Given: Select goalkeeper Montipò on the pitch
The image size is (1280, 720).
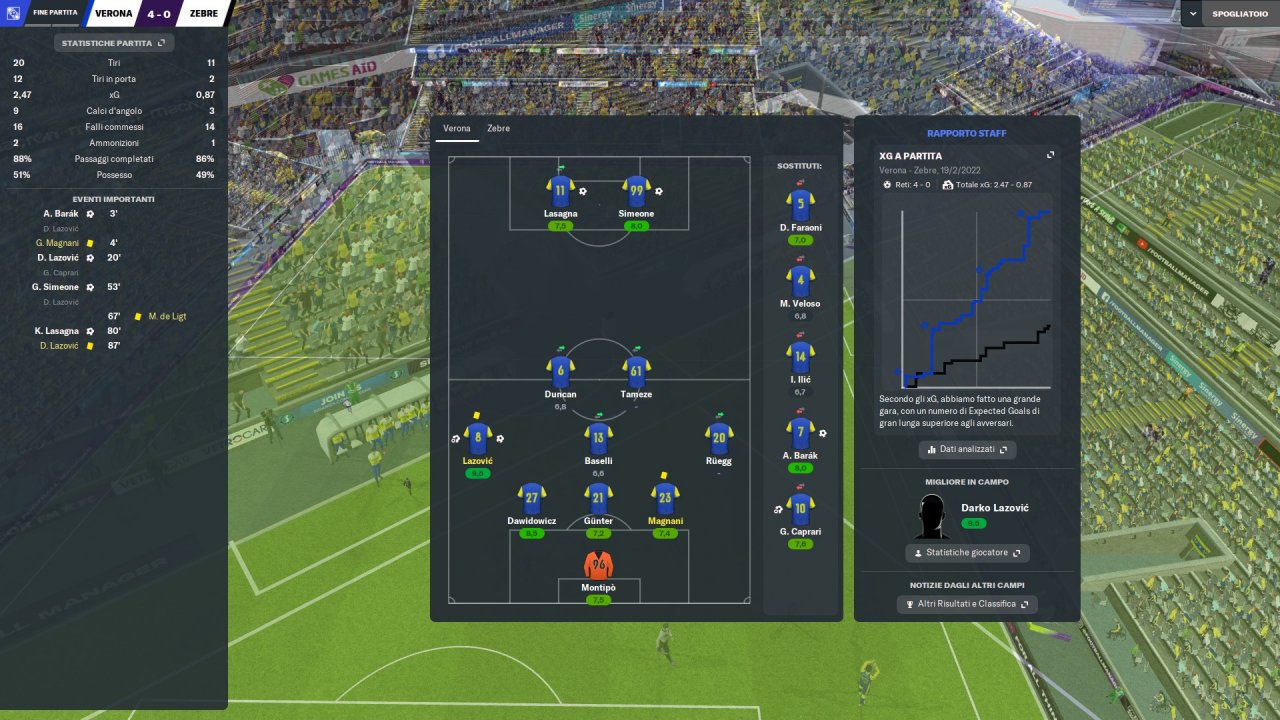Looking at the screenshot, I should pos(598,565).
